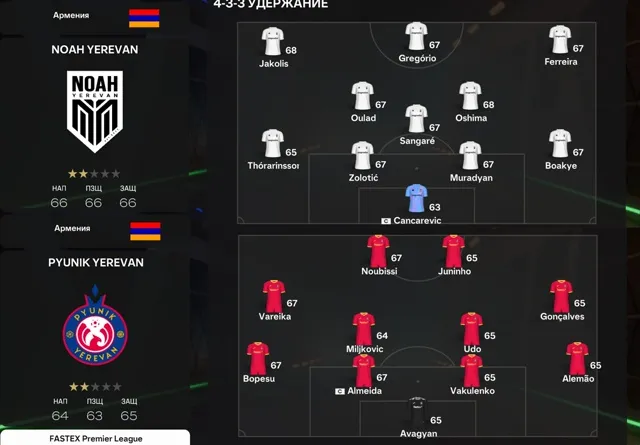The image size is (640, 445).
Task: Click Miljkovic's shirt in midfield
Action: [x=363, y=327]
